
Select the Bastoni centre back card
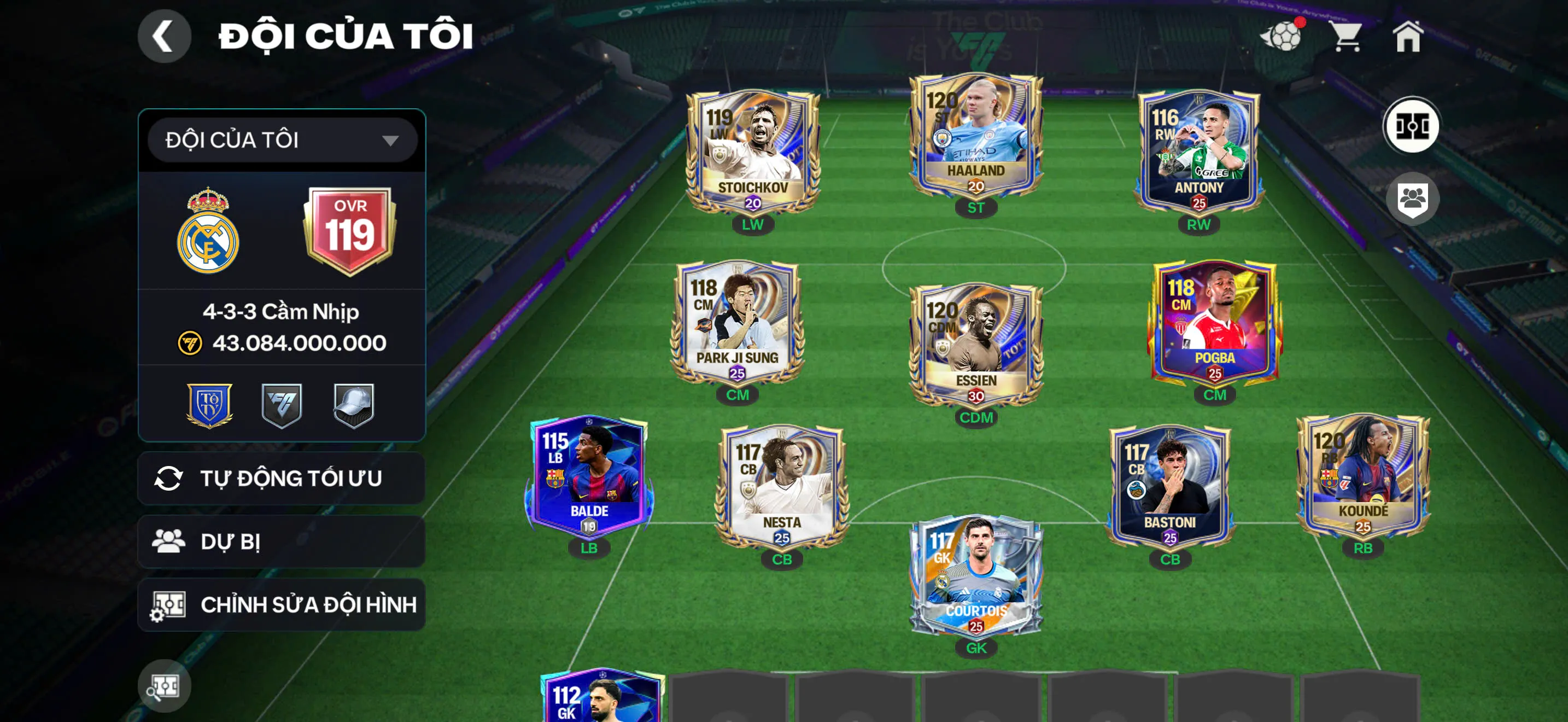[1169, 487]
